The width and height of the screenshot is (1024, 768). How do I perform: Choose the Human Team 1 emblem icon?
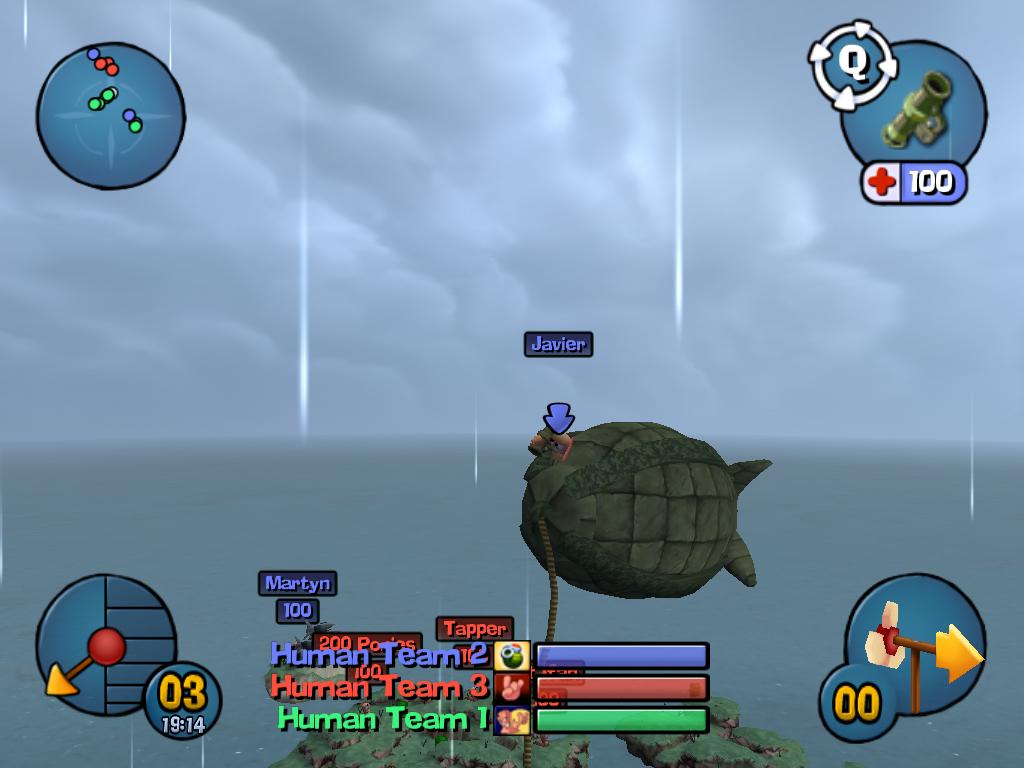(x=511, y=720)
